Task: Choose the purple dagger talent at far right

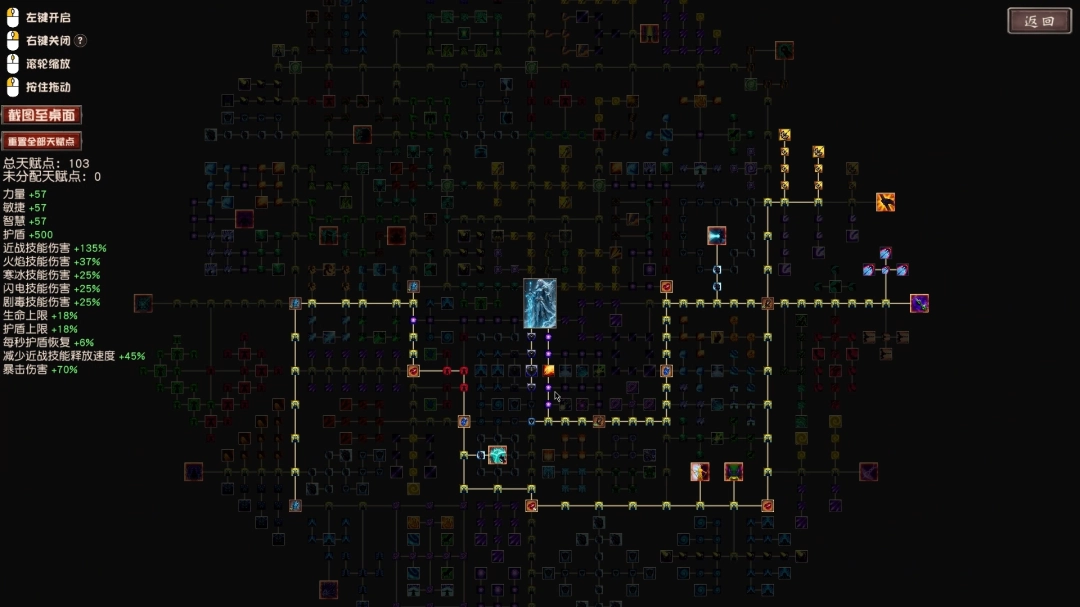Action: tap(919, 303)
